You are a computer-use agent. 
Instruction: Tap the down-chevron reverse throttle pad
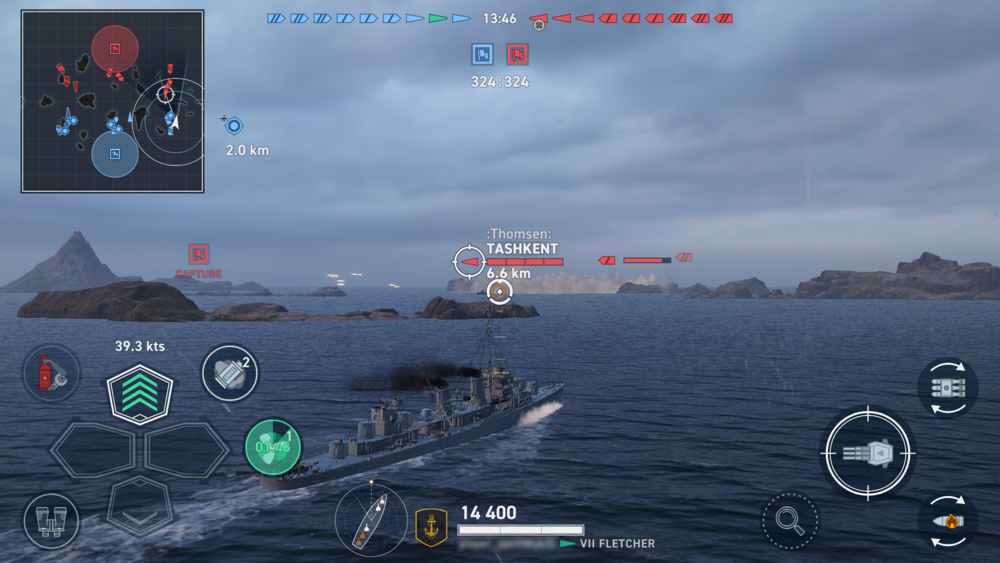click(140, 503)
